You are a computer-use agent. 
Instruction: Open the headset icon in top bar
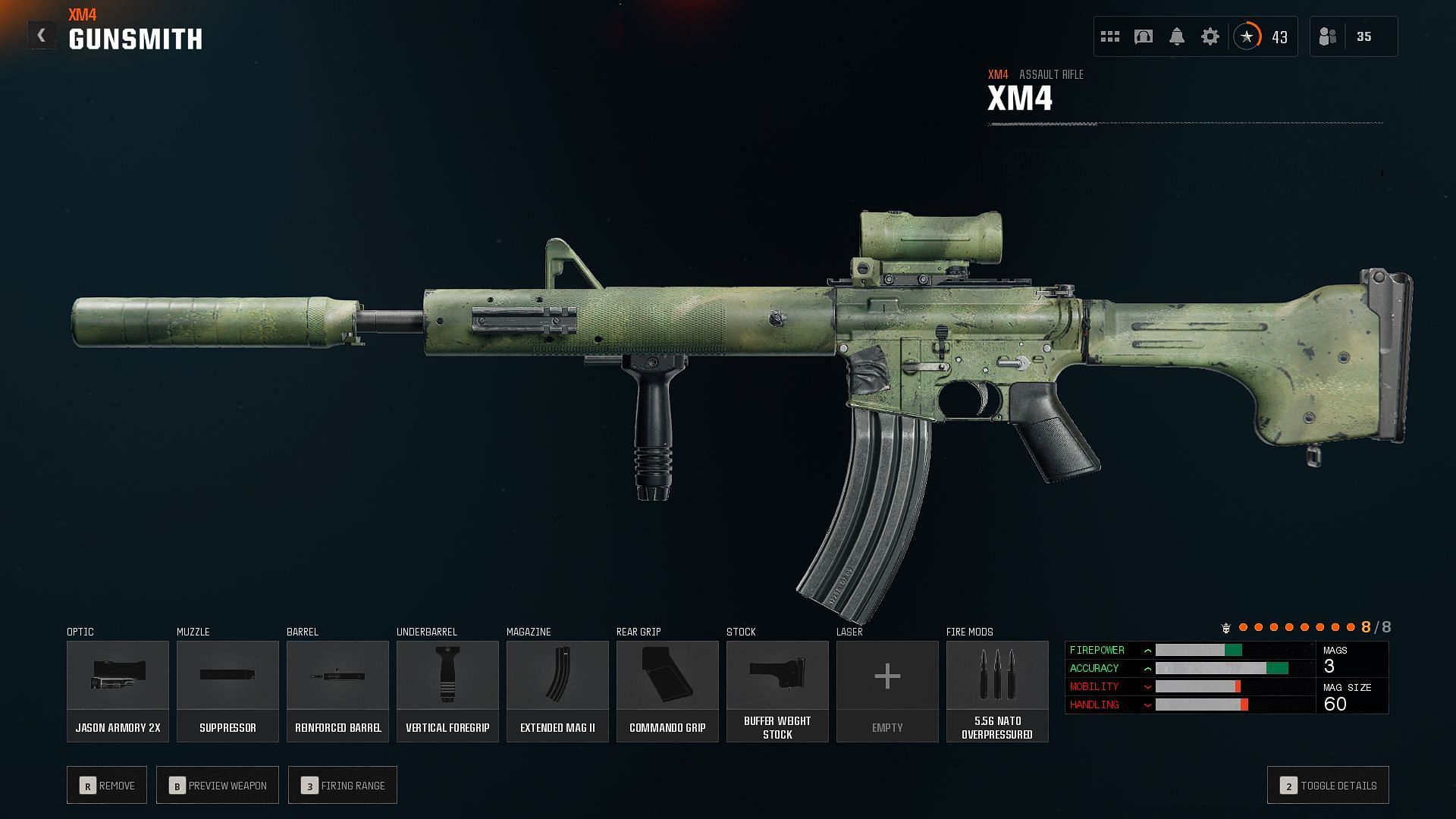coord(1144,36)
